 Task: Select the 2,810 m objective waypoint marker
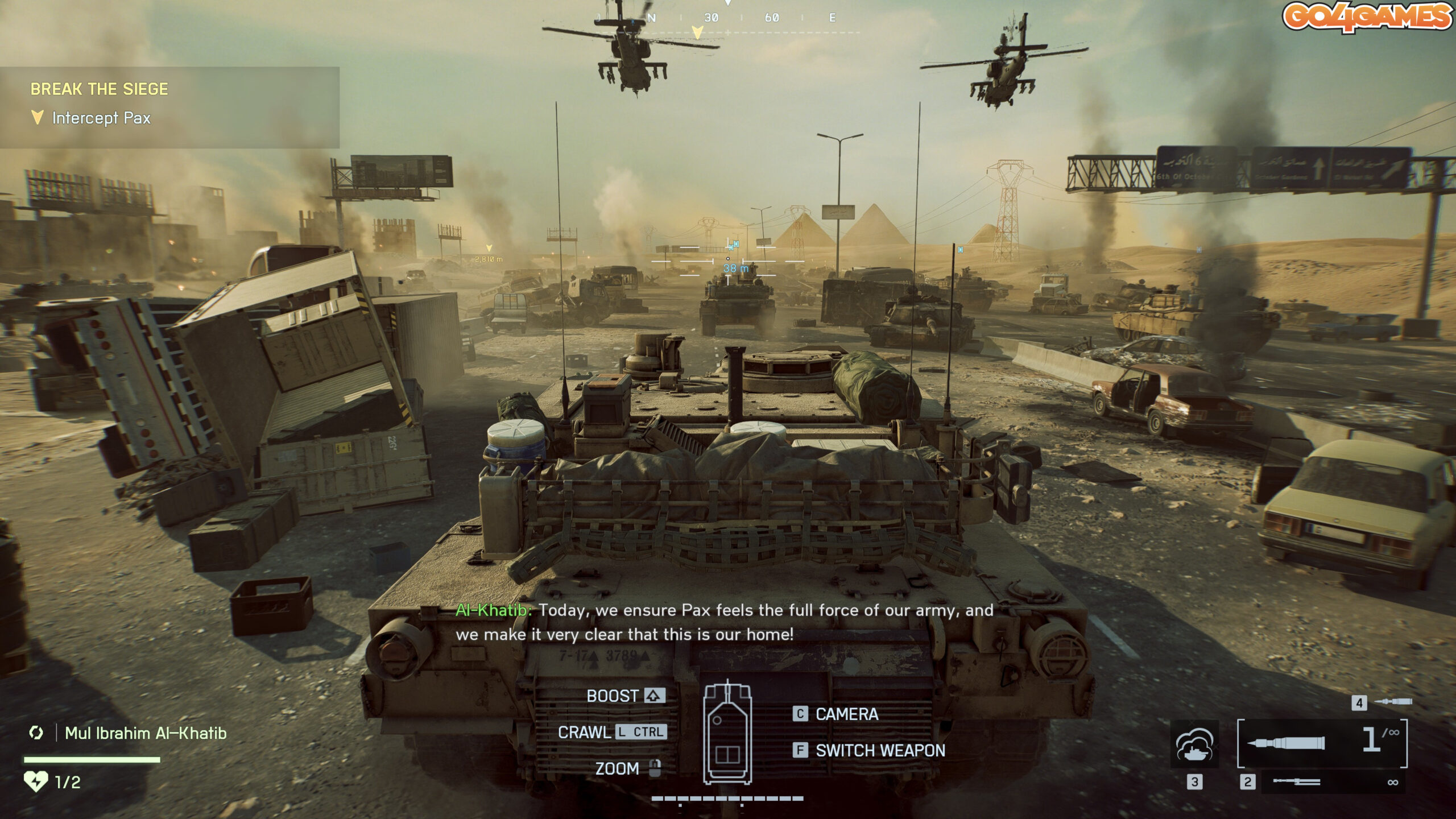[489, 256]
